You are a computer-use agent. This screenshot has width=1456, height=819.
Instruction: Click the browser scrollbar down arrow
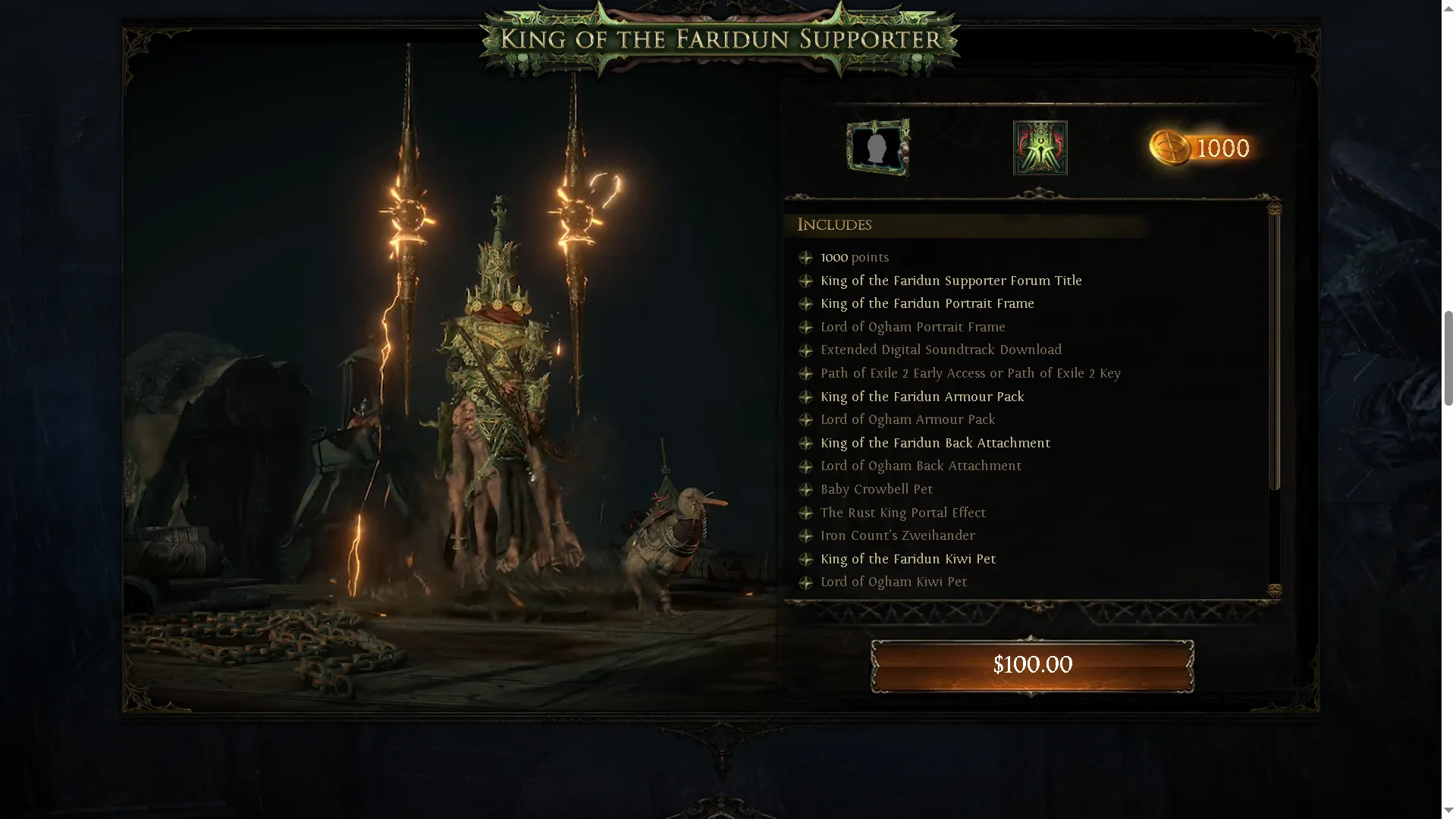tap(1448, 808)
